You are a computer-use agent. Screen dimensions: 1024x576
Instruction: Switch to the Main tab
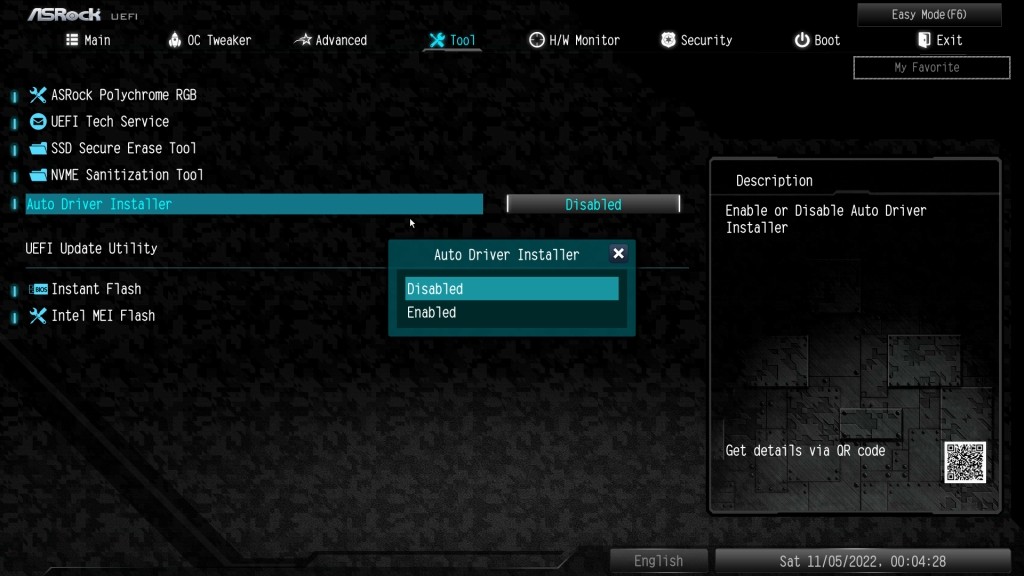tap(88, 40)
